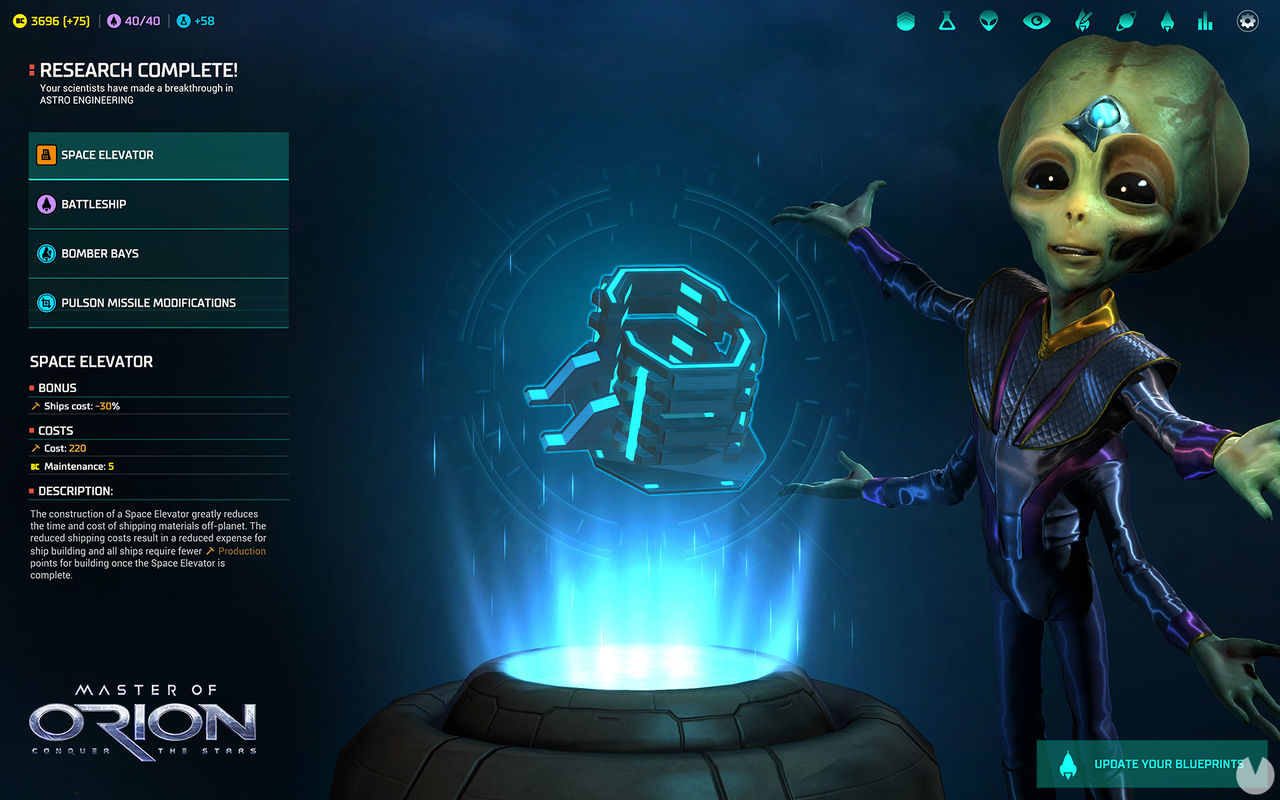Open the treaties quill icon in top bar
The width and height of the screenshot is (1280, 800).
tap(1083, 20)
